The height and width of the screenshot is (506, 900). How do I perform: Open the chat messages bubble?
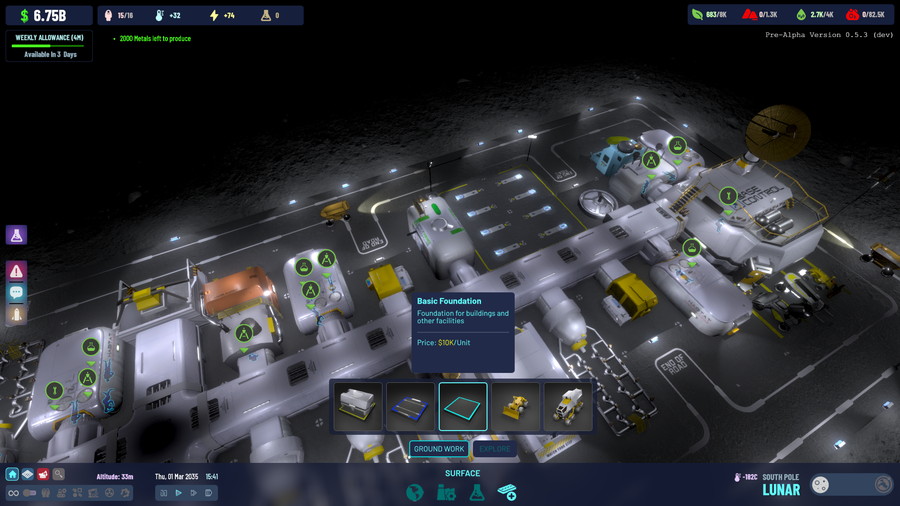click(x=16, y=293)
